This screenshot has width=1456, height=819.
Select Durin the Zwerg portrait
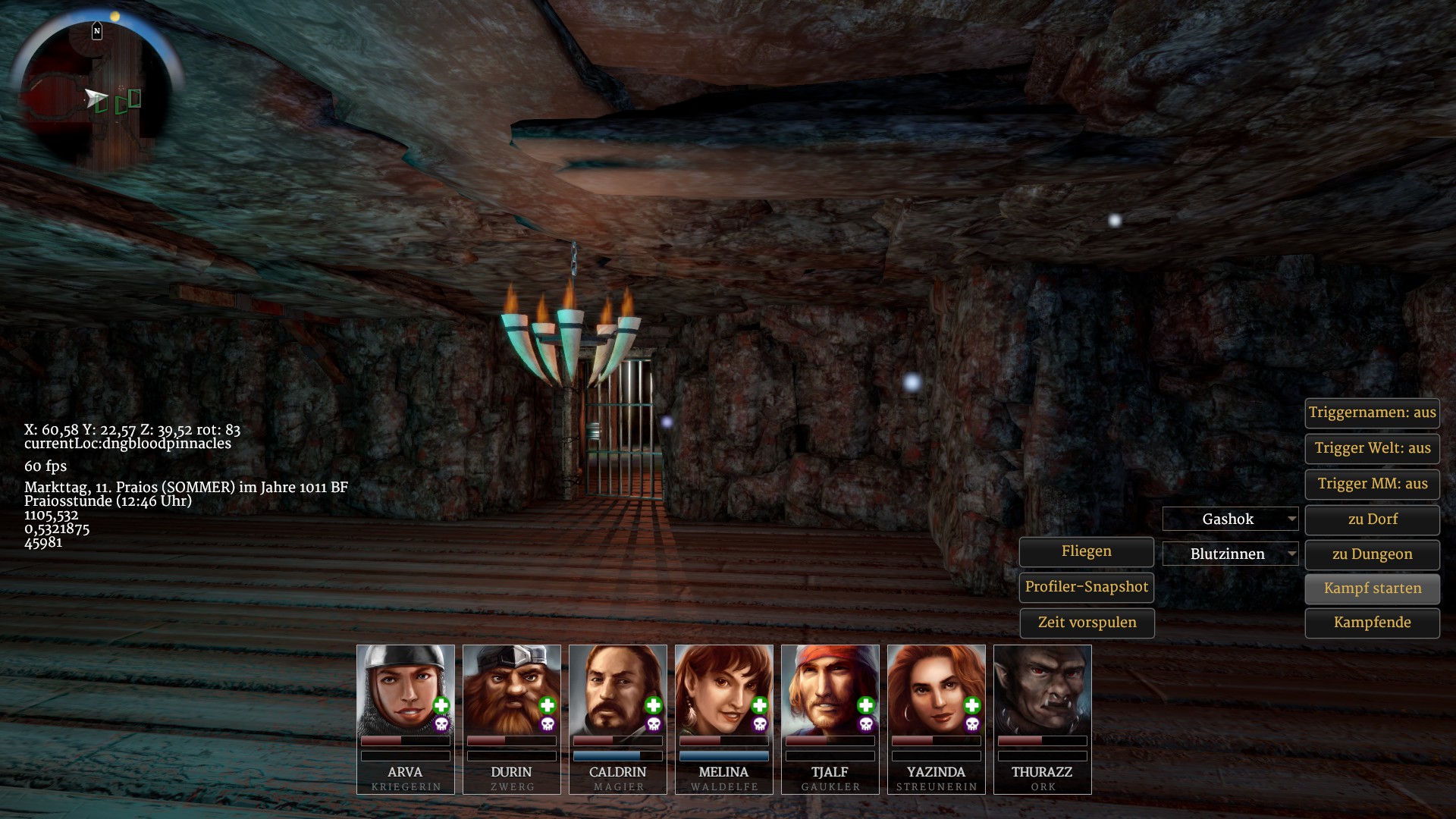coord(512,690)
